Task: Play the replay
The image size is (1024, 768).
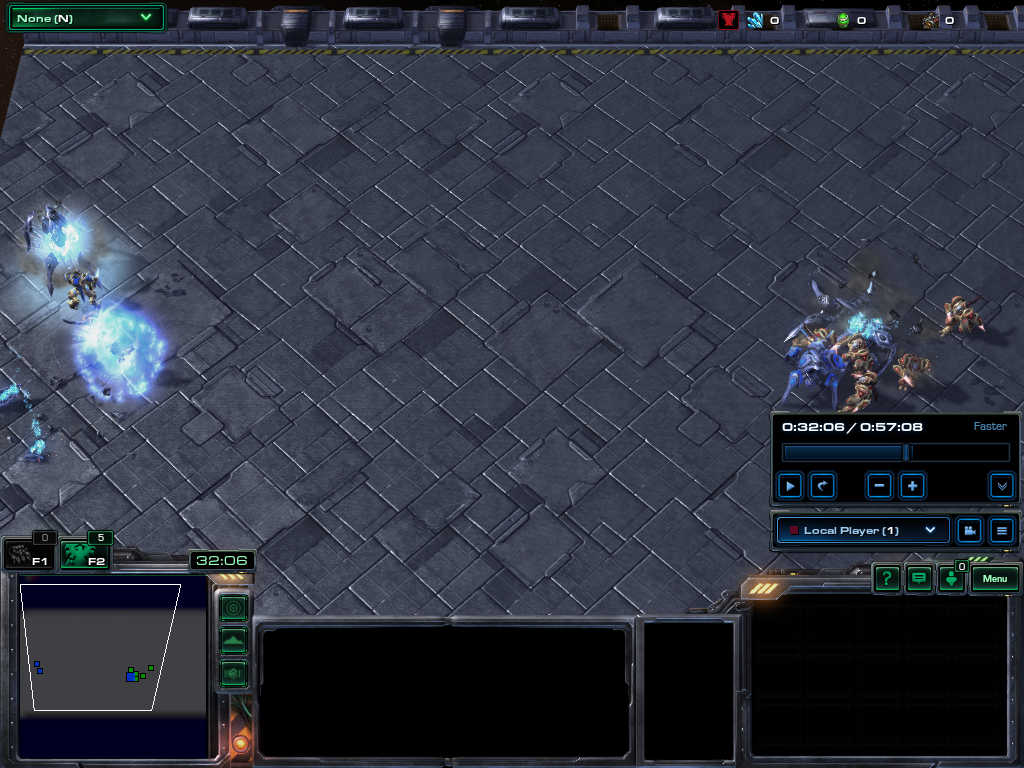Action: pyautogui.click(x=790, y=486)
